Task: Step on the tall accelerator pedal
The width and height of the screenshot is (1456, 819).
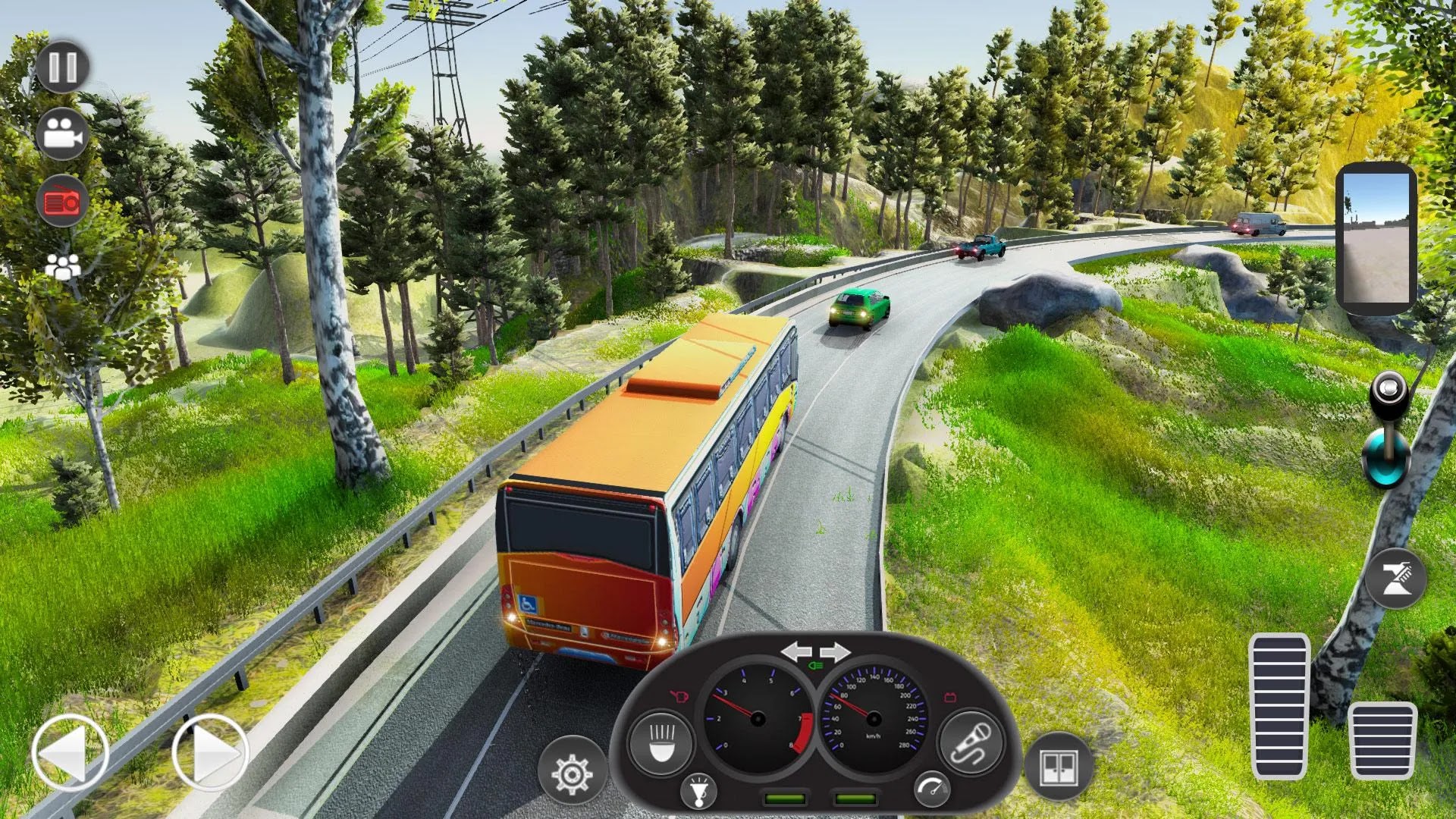Action: (x=1279, y=706)
